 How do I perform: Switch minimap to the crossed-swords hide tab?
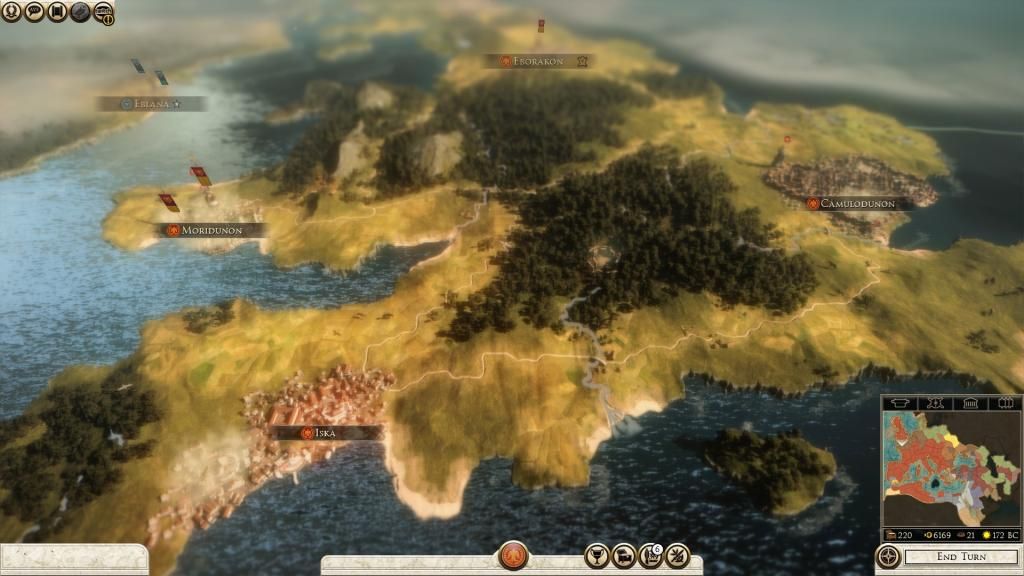(937, 402)
